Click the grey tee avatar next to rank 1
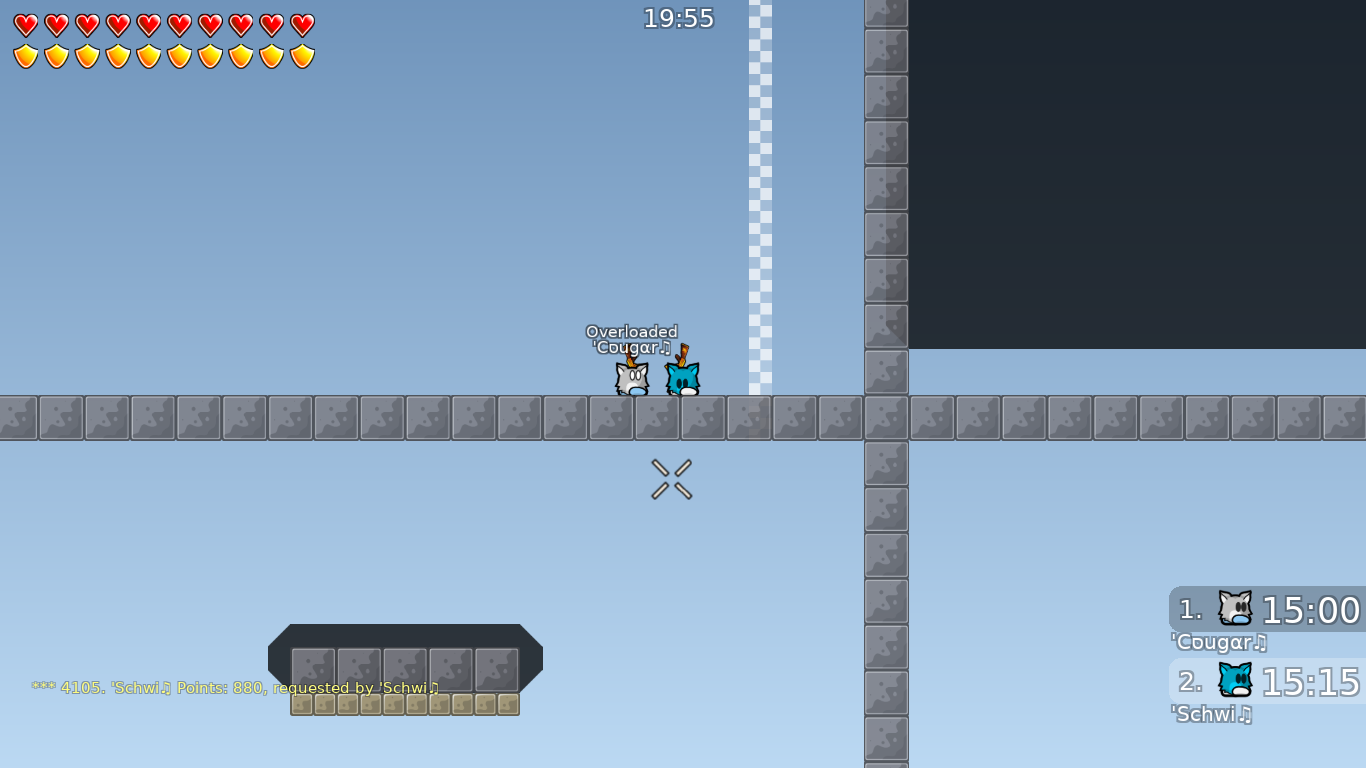The image size is (1366, 768). pyautogui.click(x=1237, y=608)
